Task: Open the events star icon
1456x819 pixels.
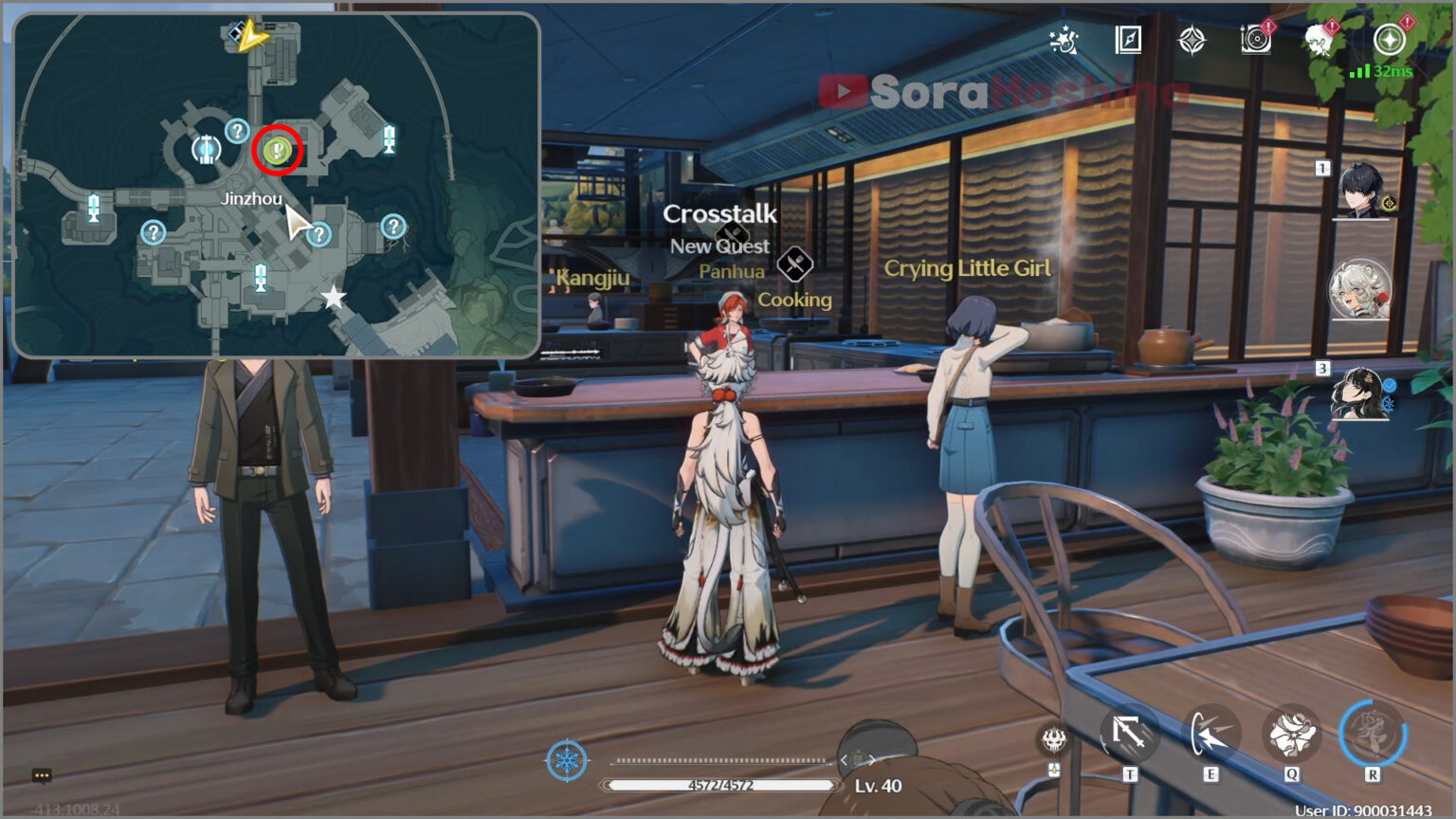Action: [1065, 41]
